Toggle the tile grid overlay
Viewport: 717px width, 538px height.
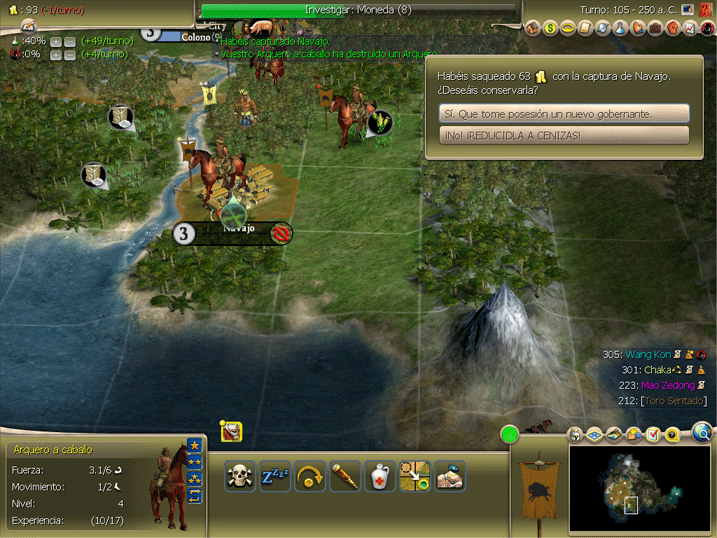[594, 435]
